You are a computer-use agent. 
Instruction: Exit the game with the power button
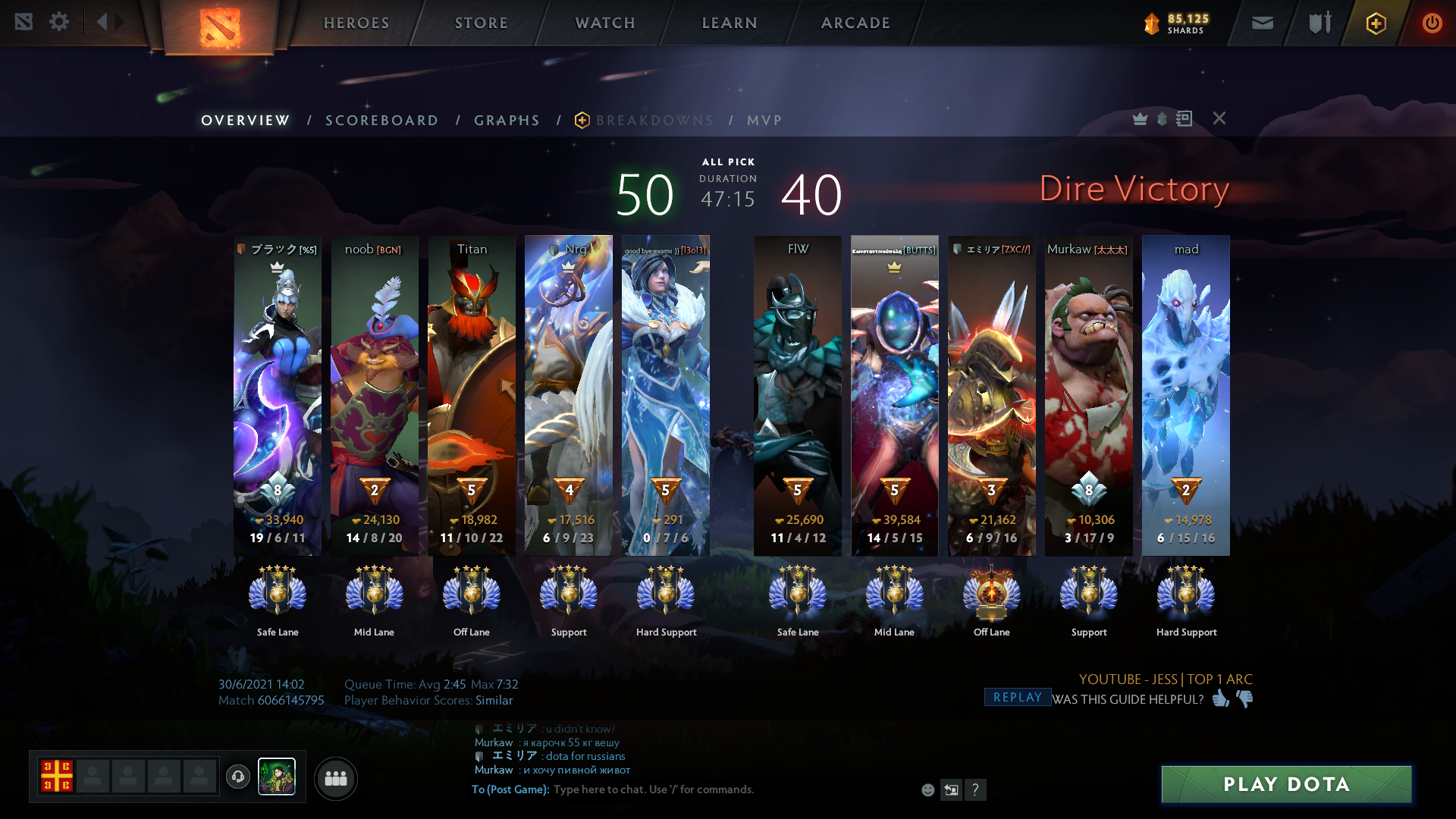point(1432,23)
